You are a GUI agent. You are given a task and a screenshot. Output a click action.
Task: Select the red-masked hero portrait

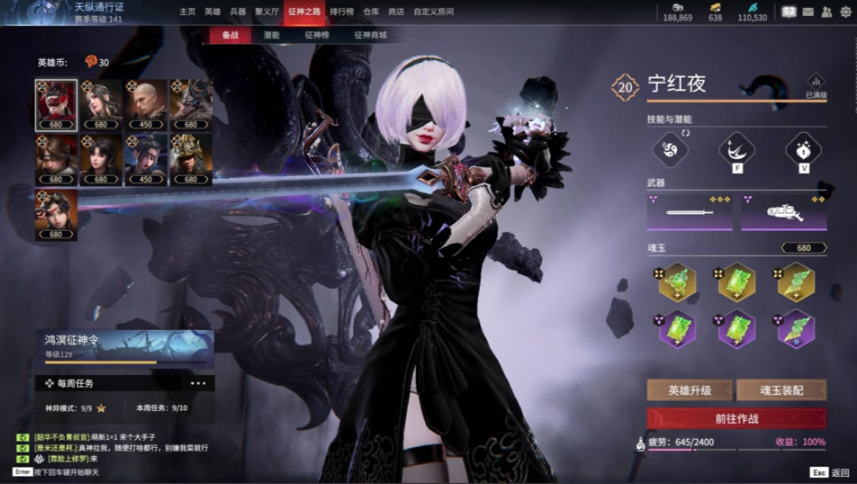point(56,104)
